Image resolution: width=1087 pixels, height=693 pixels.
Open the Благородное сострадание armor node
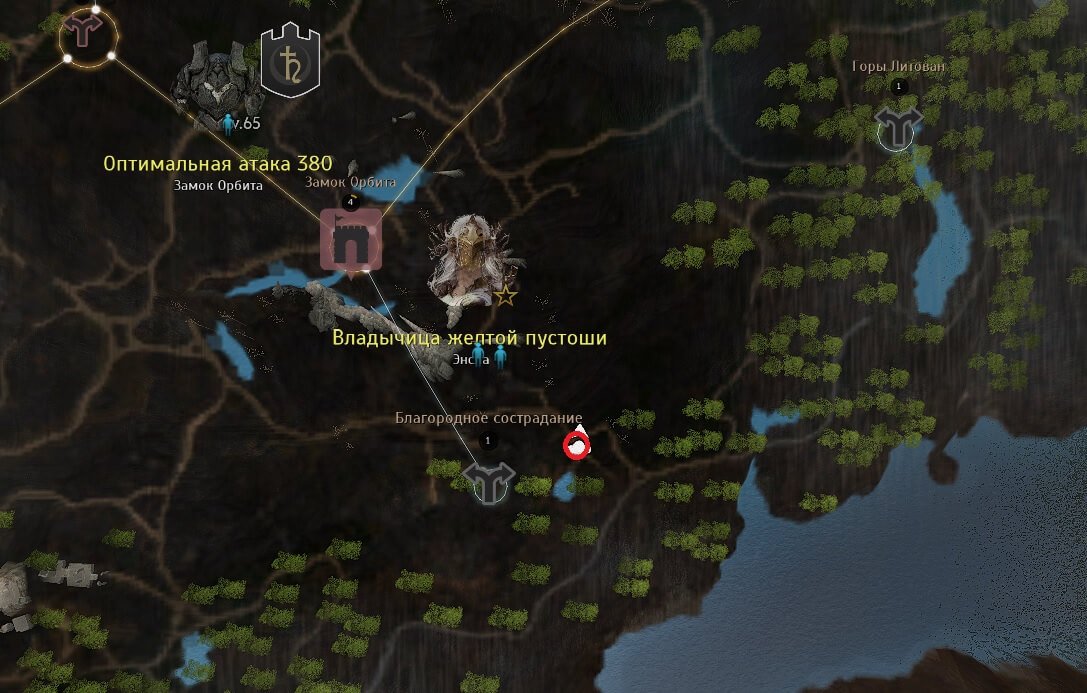pos(489,482)
